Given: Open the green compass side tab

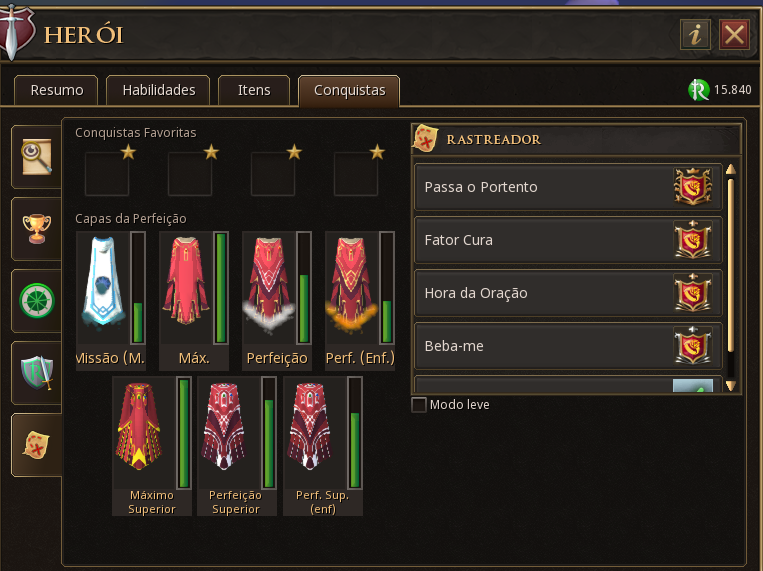Looking at the screenshot, I should (x=37, y=301).
